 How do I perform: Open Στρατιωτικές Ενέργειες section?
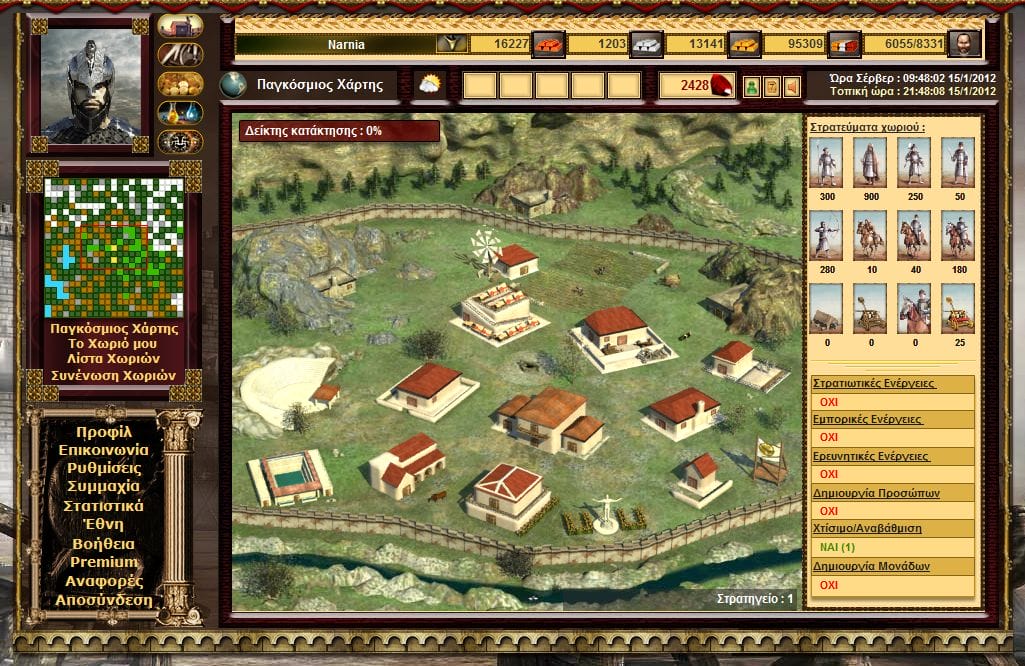873,383
